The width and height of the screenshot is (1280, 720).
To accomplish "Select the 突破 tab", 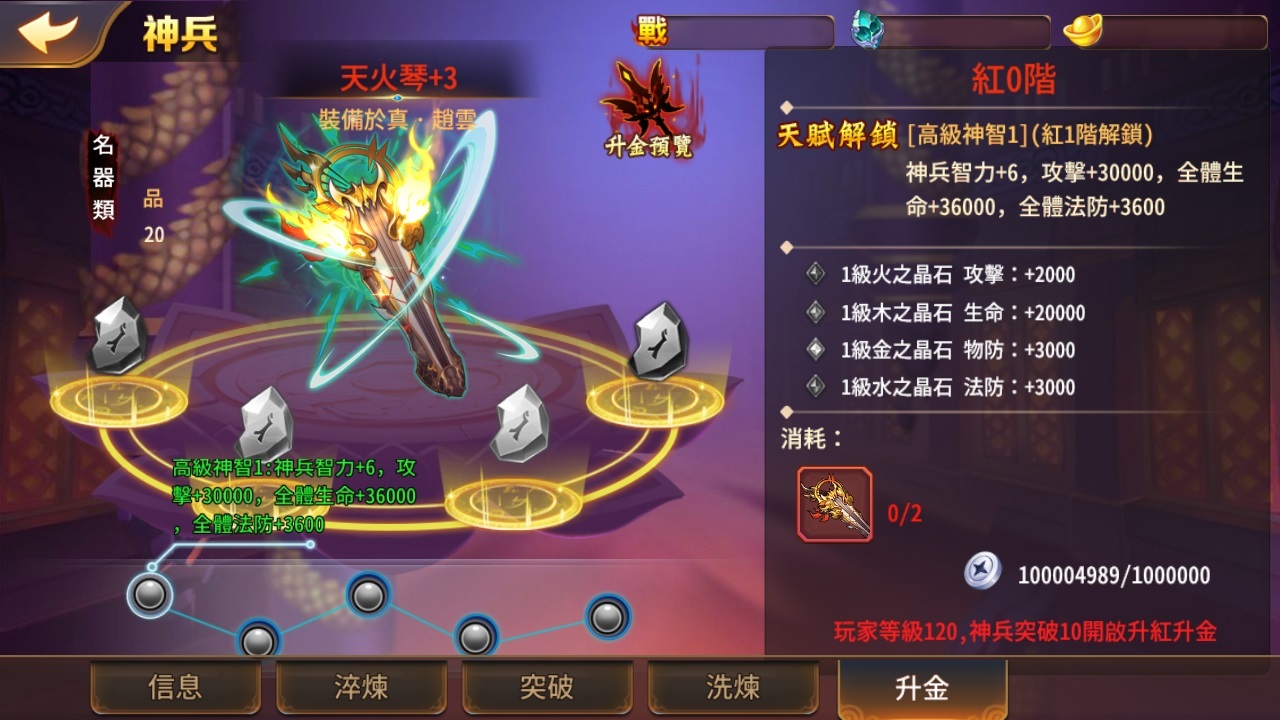I will (x=548, y=688).
